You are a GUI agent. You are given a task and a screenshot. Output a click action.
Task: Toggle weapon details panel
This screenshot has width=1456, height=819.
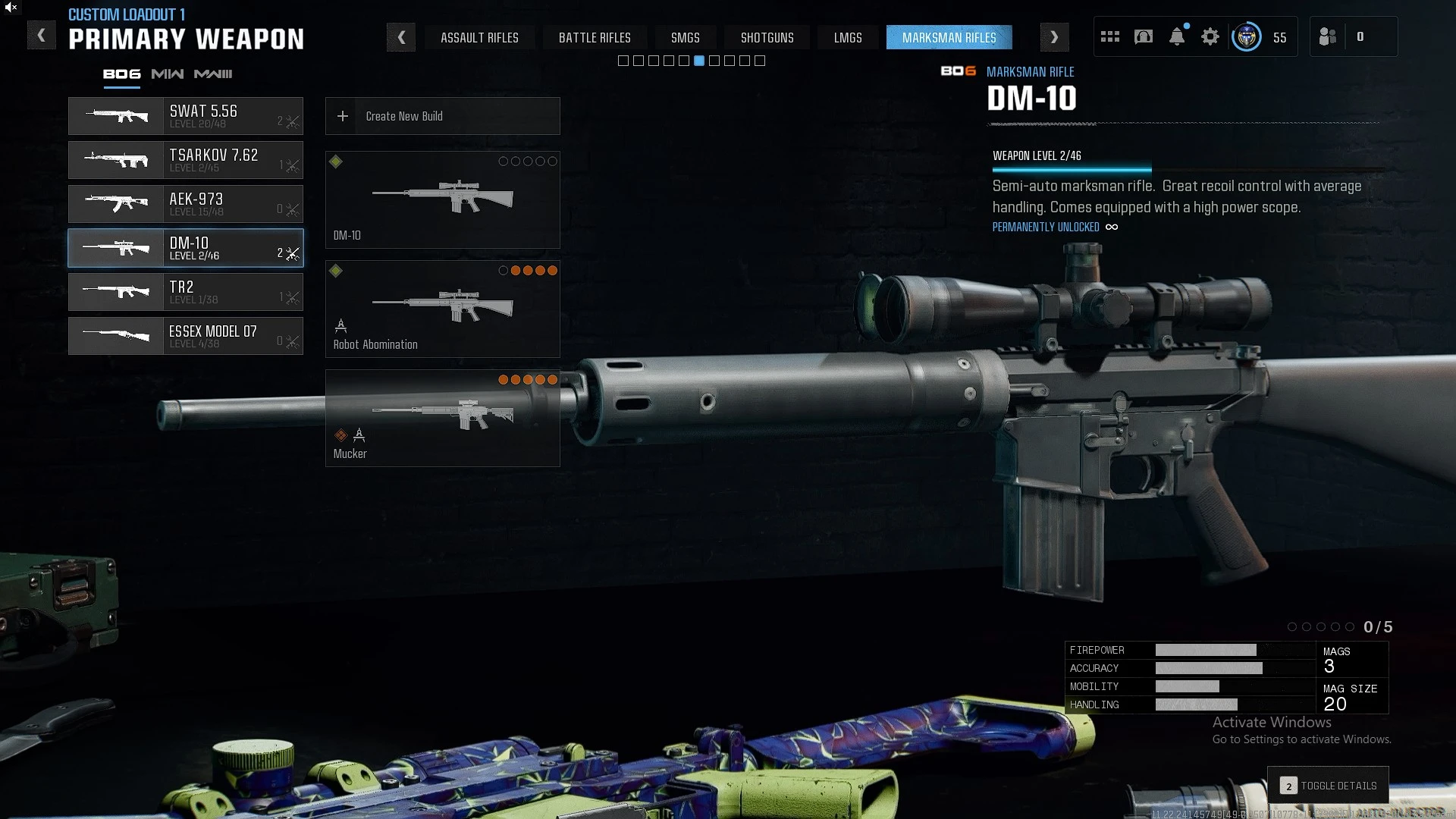tap(1329, 786)
